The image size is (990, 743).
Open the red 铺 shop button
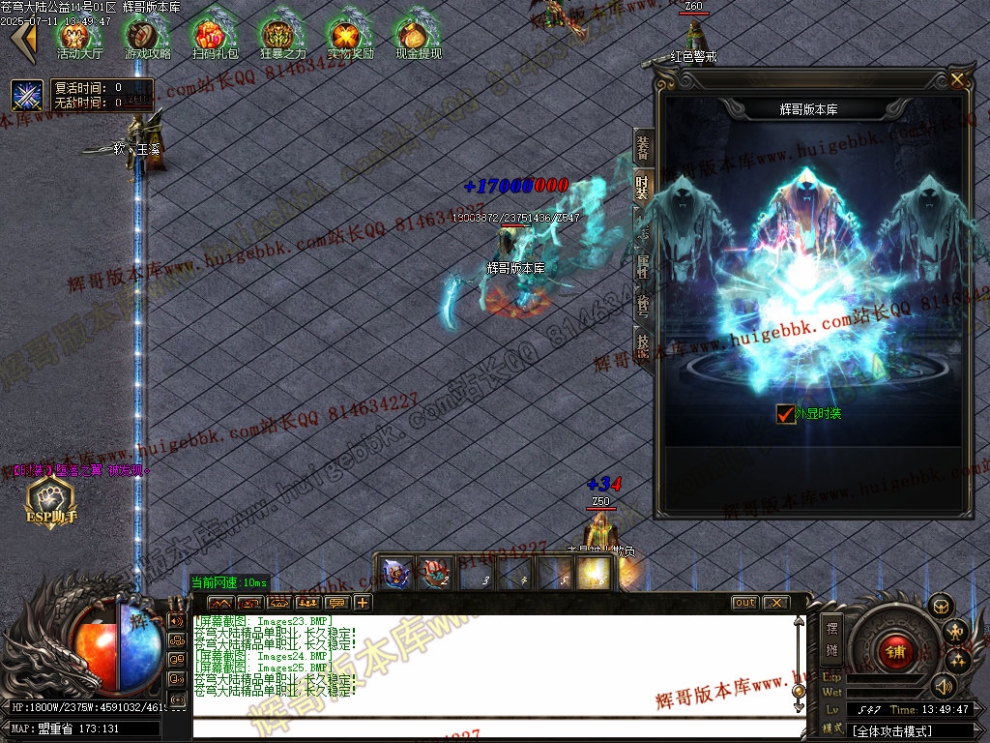pos(894,652)
